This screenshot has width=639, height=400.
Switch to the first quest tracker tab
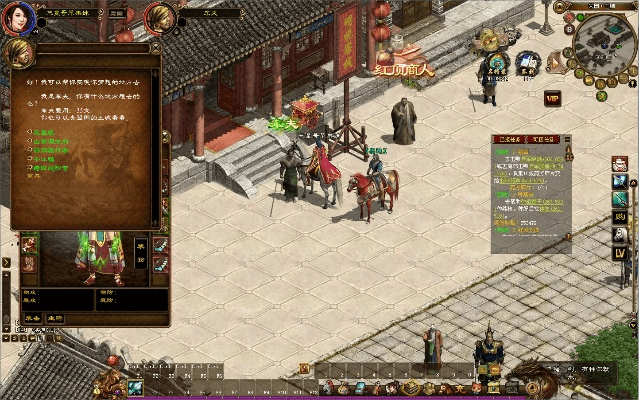pos(510,140)
